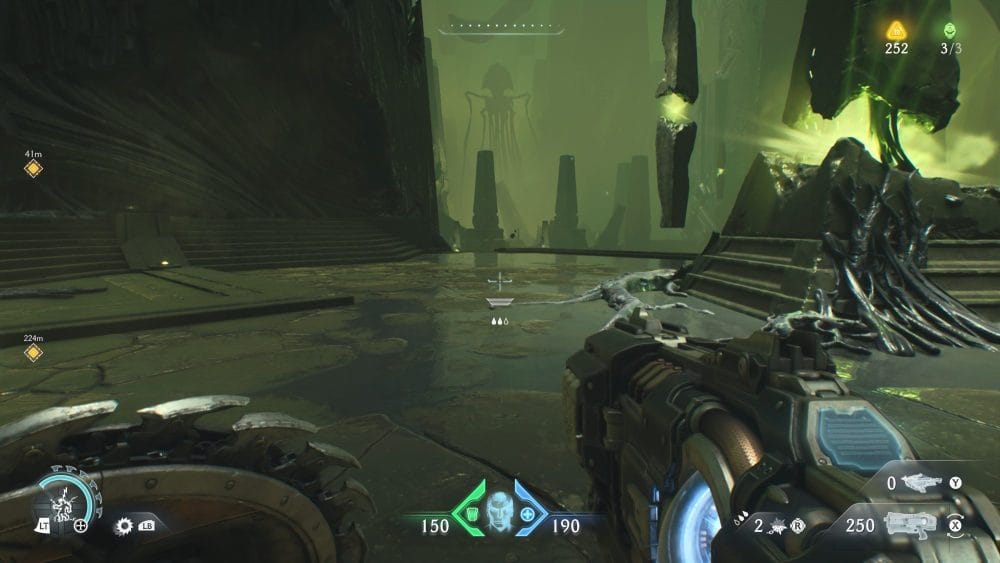Image resolution: width=1000 pixels, height=563 pixels.
Task: Click the gold triangle currency icon
Action: tap(895, 30)
